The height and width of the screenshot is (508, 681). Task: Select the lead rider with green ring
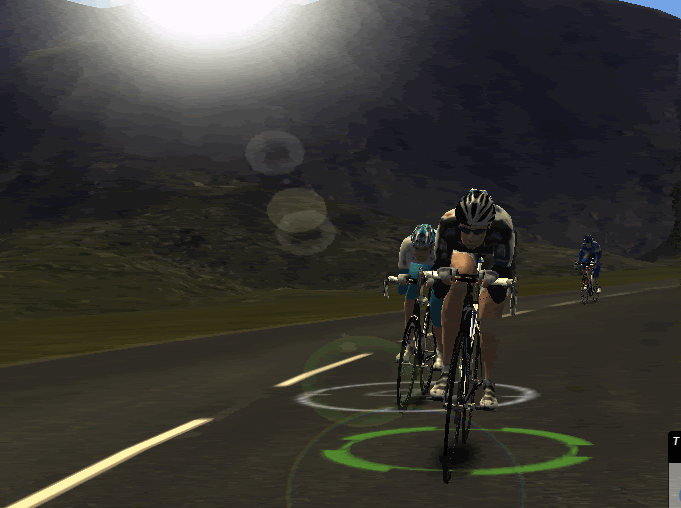pyautogui.click(x=473, y=290)
